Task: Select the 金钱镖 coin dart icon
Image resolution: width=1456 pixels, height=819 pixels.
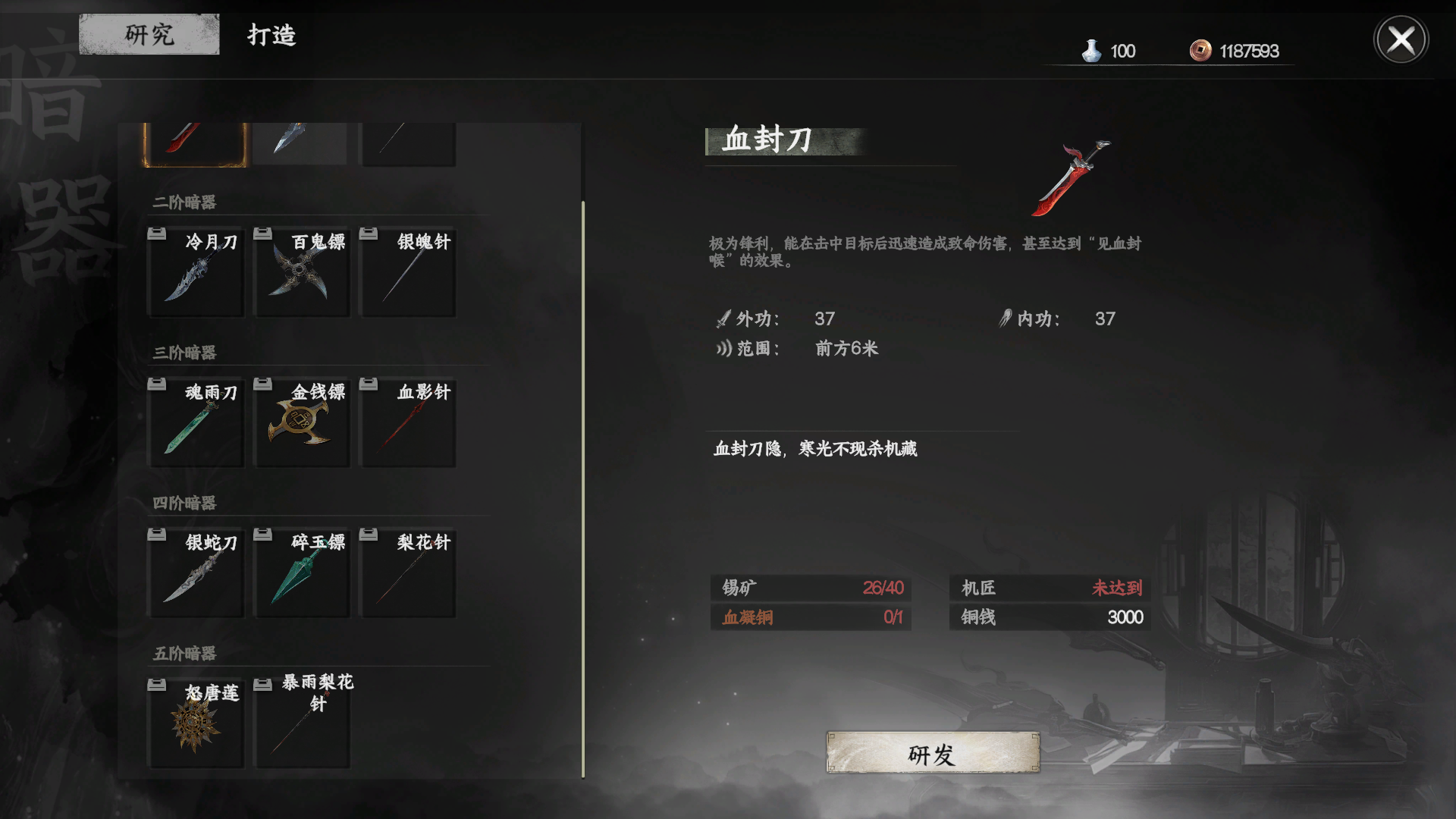Action: (x=301, y=422)
